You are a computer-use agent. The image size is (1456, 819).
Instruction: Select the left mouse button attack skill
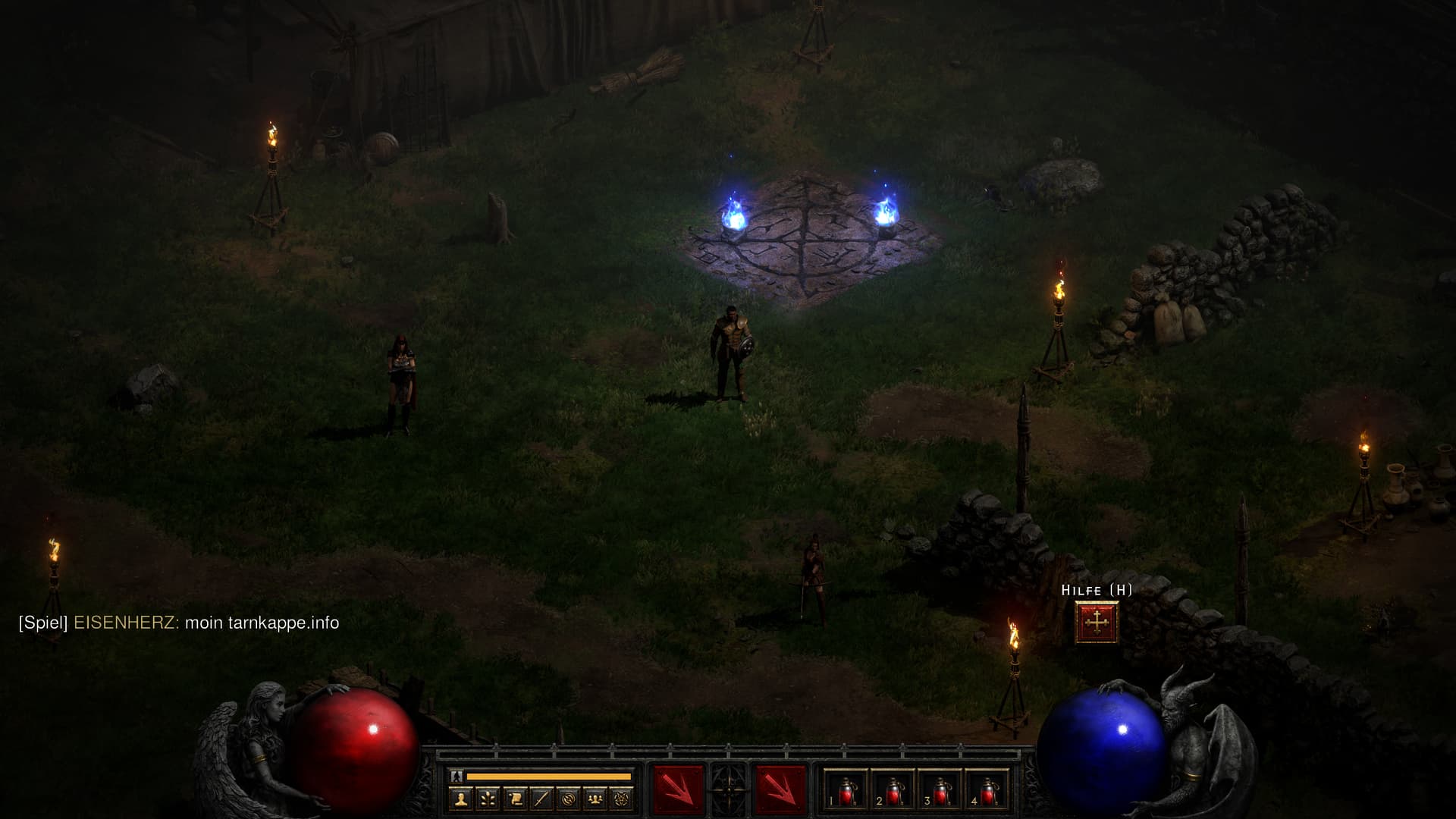pyautogui.click(x=679, y=790)
